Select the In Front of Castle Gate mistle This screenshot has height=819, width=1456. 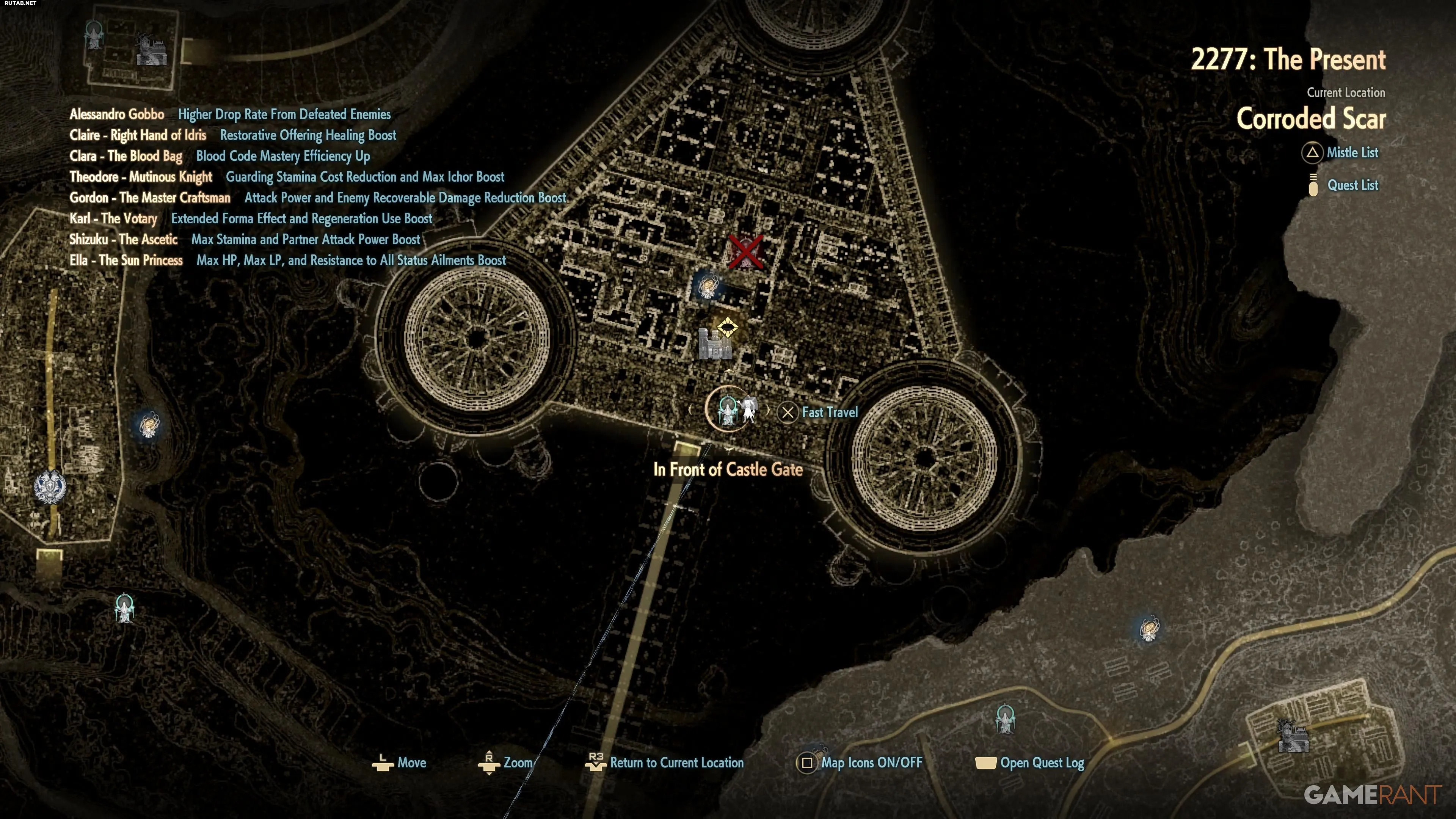point(728,409)
